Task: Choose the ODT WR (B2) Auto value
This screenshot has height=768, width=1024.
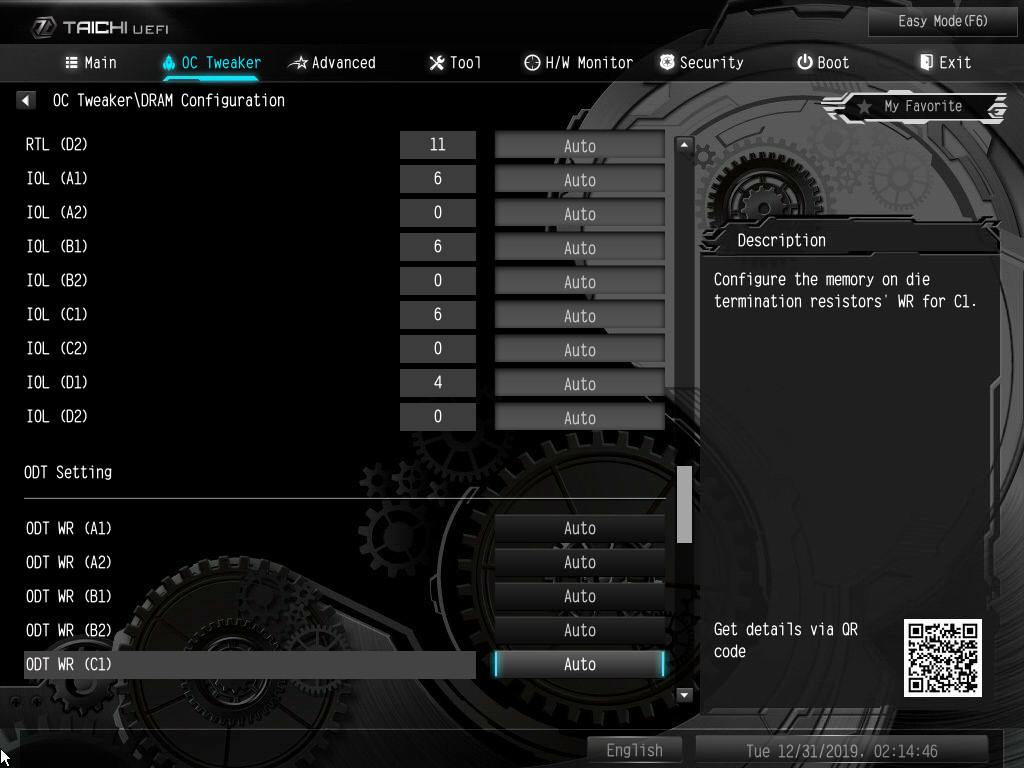Action: 579,630
